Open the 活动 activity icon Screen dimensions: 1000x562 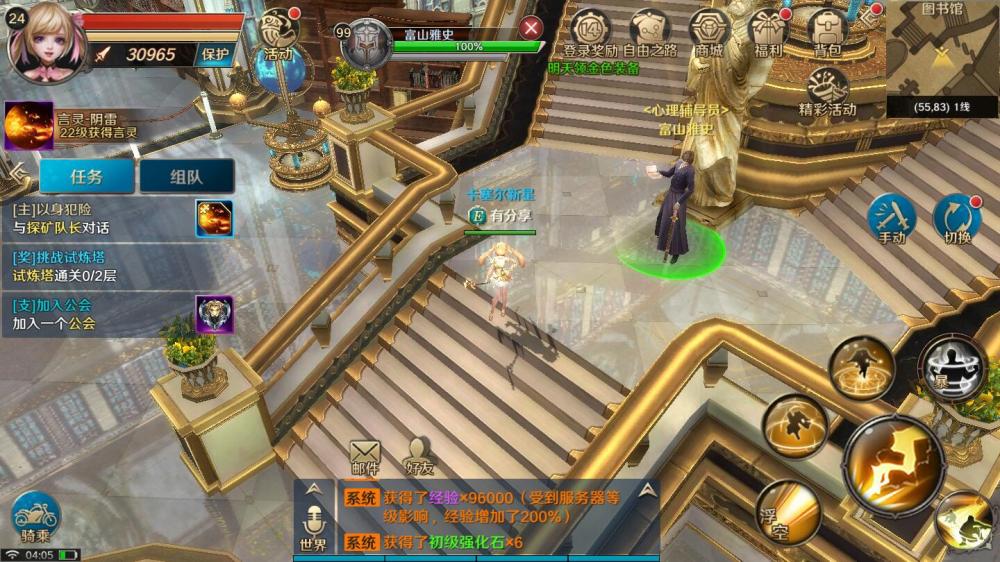coord(278,33)
